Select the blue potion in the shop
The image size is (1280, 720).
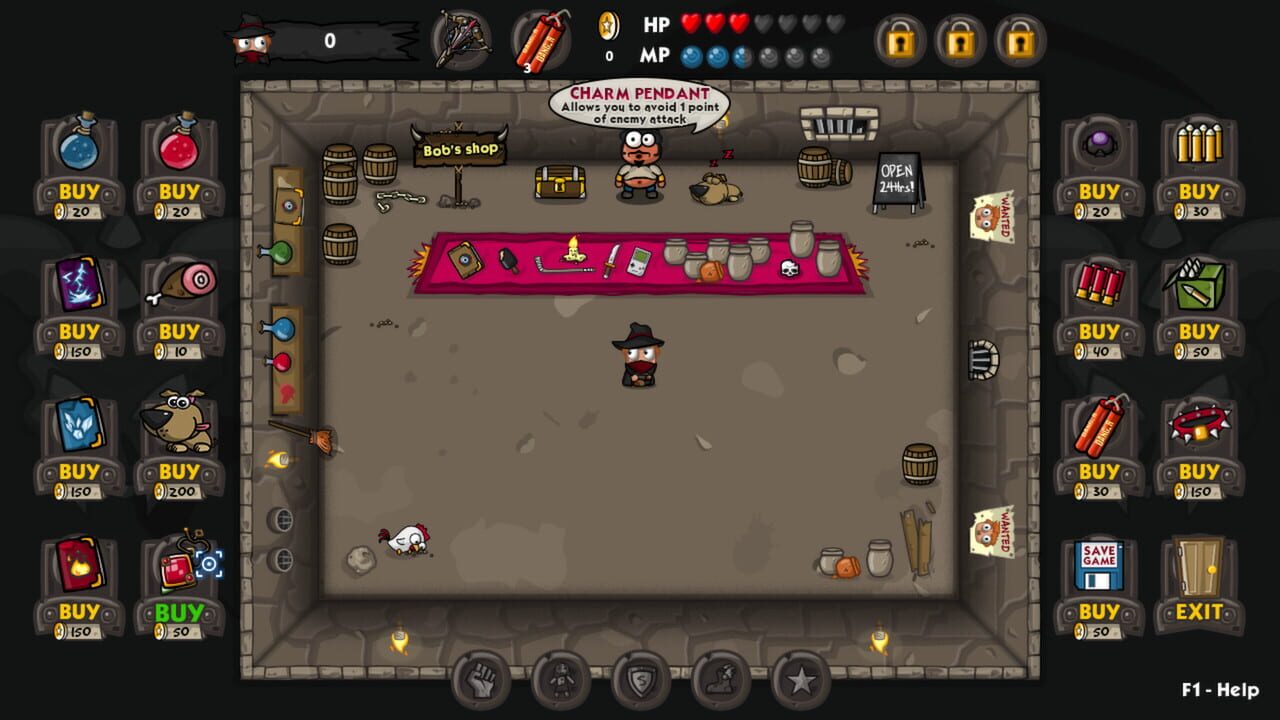point(78,150)
